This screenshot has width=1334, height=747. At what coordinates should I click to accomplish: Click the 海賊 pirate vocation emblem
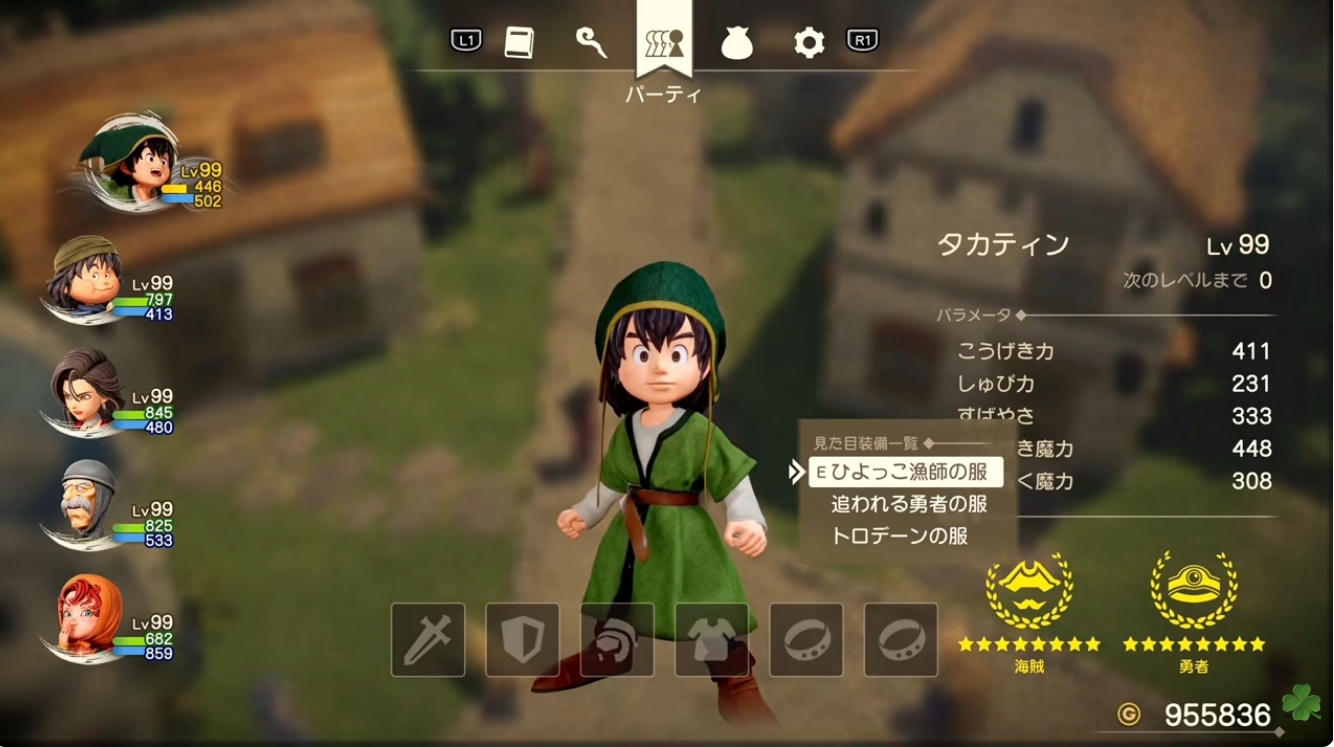click(1028, 590)
